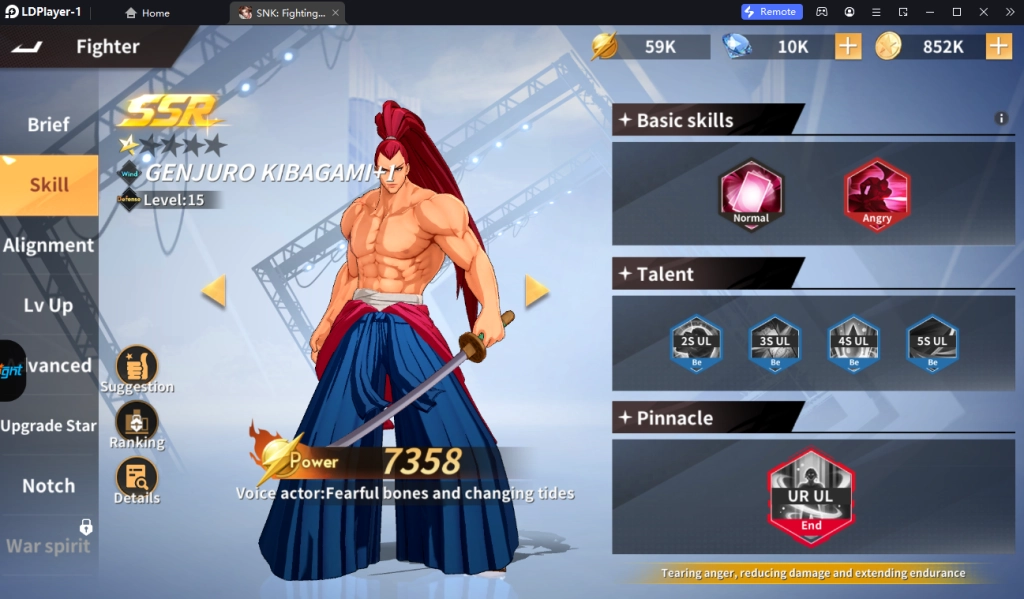Show the previous fighter with left arrow
The image size is (1024, 599).
pyautogui.click(x=213, y=291)
